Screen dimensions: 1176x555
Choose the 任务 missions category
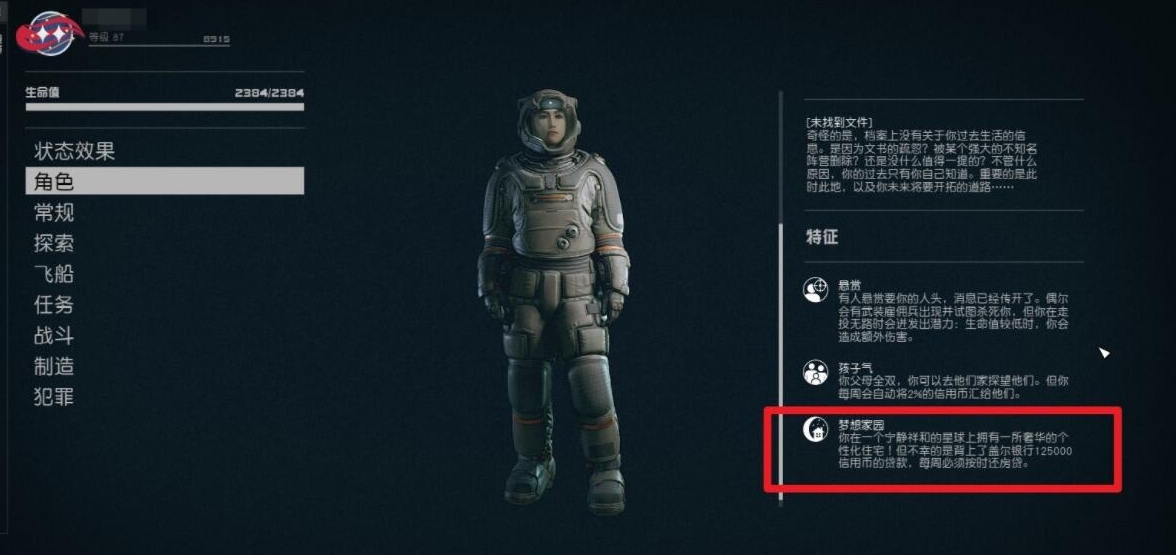pos(54,305)
